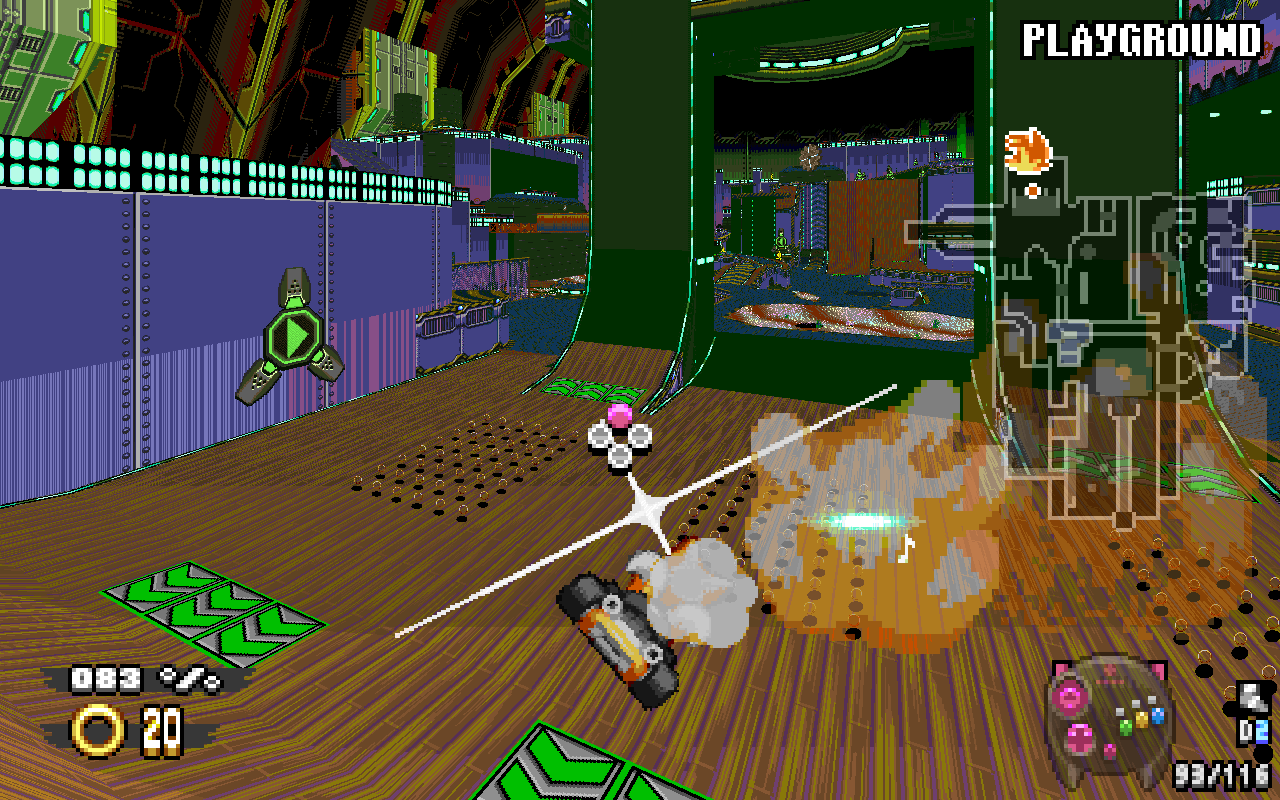Select the Tails head marker on the minimap

point(1028,152)
